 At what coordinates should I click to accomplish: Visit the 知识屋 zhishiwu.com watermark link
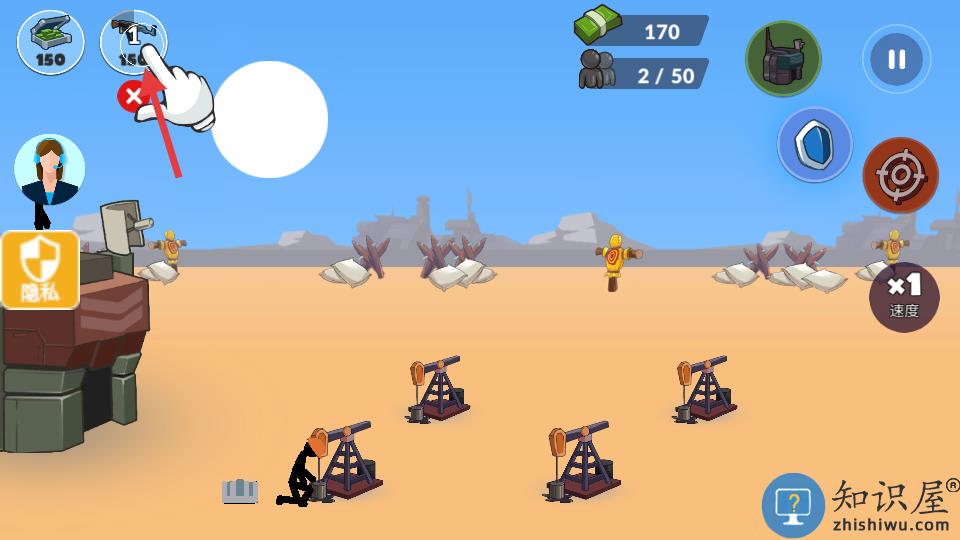[x=860, y=505]
